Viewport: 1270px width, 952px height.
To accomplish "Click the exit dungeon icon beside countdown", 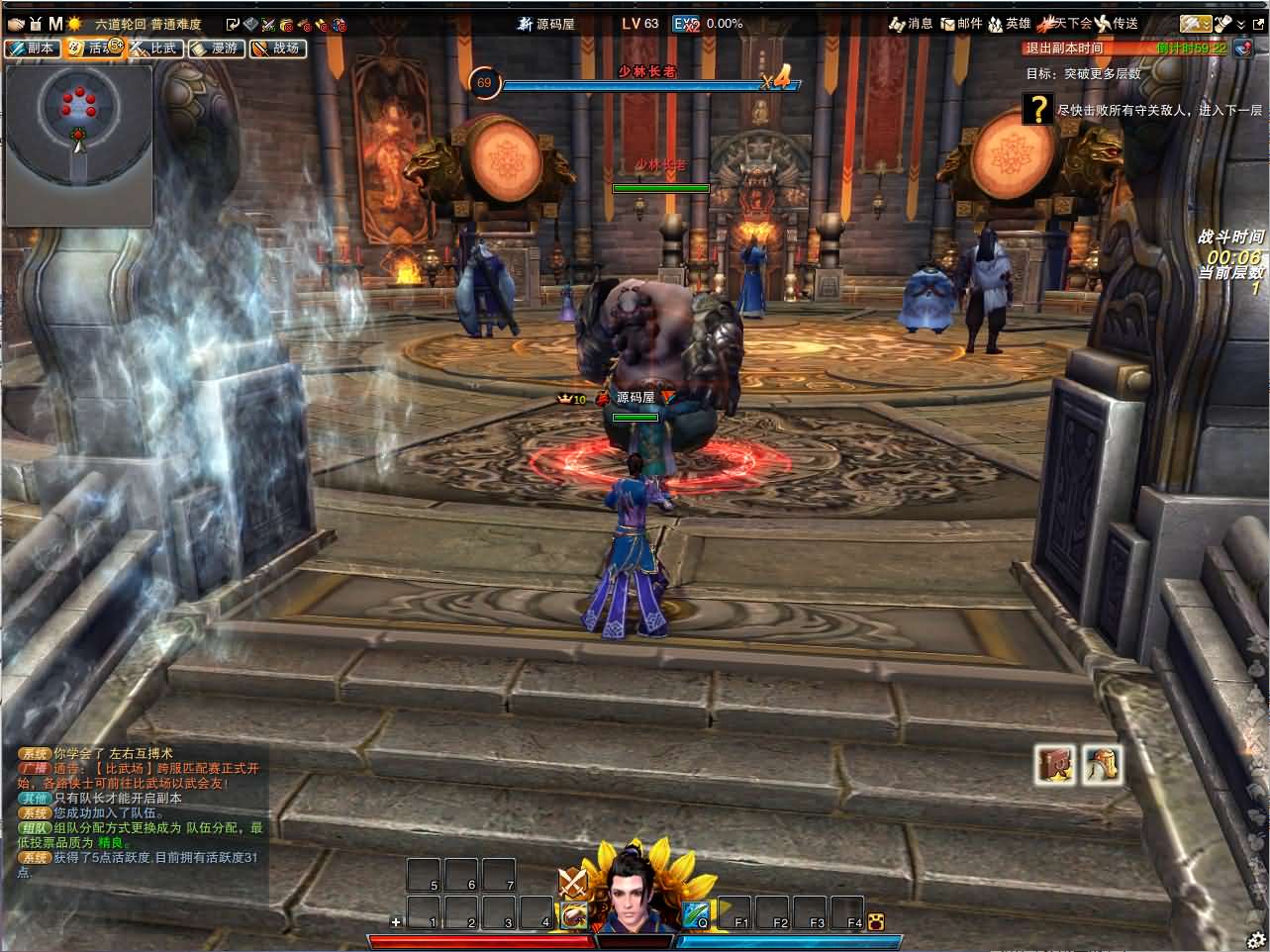I will 1243,48.
